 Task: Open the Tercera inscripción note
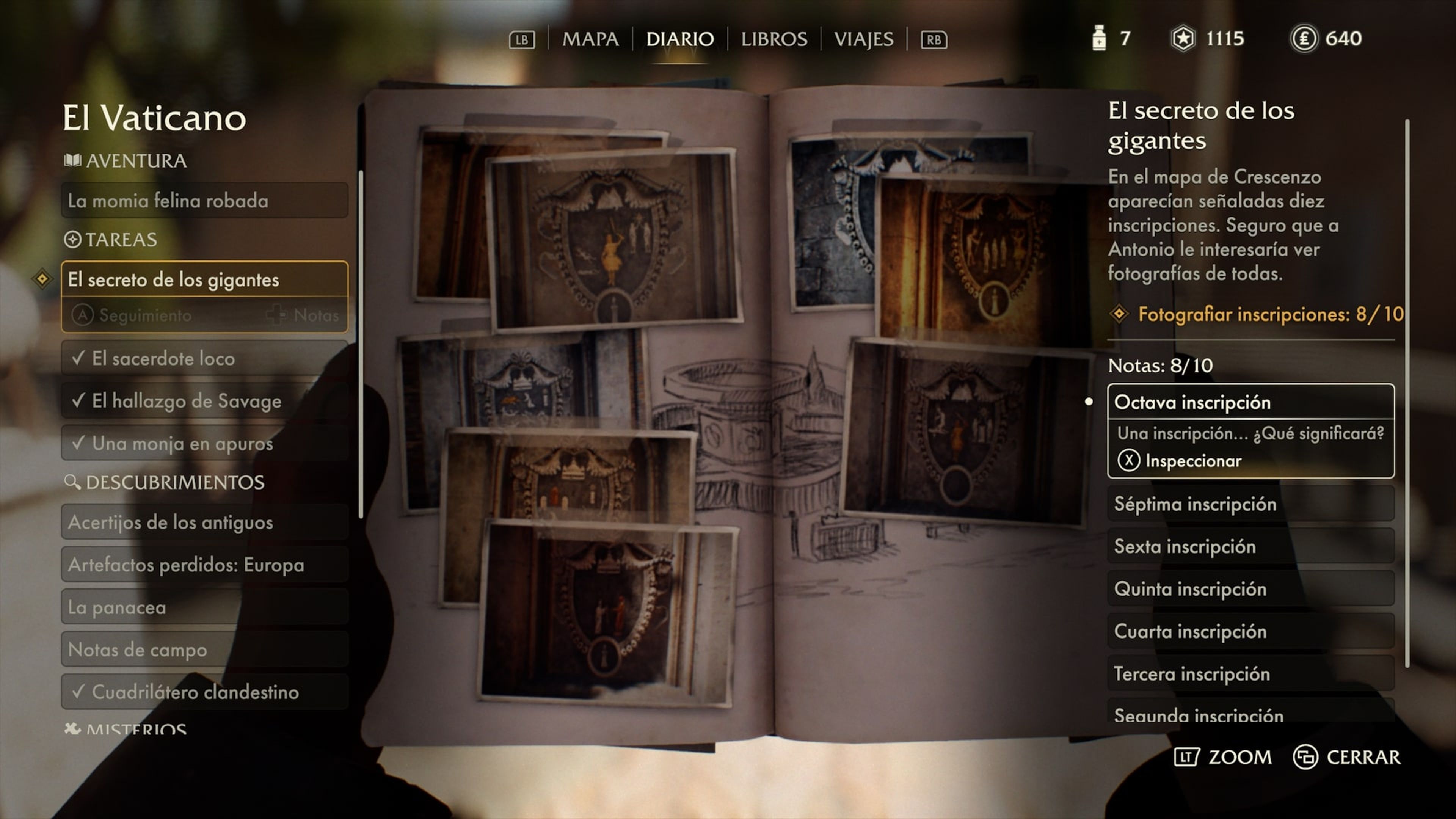pos(1250,674)
